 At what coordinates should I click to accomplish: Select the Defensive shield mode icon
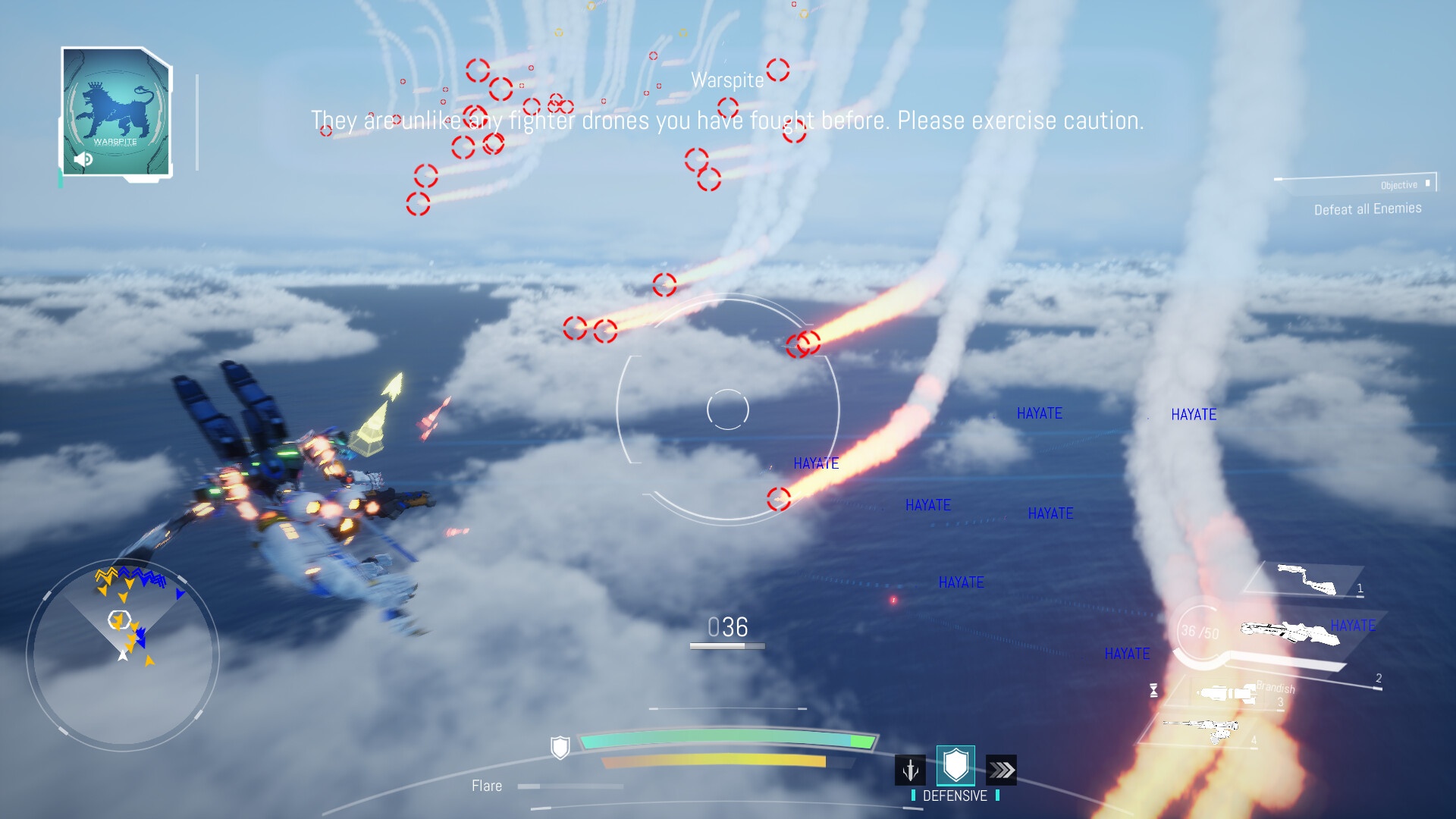tap(955, 766)
